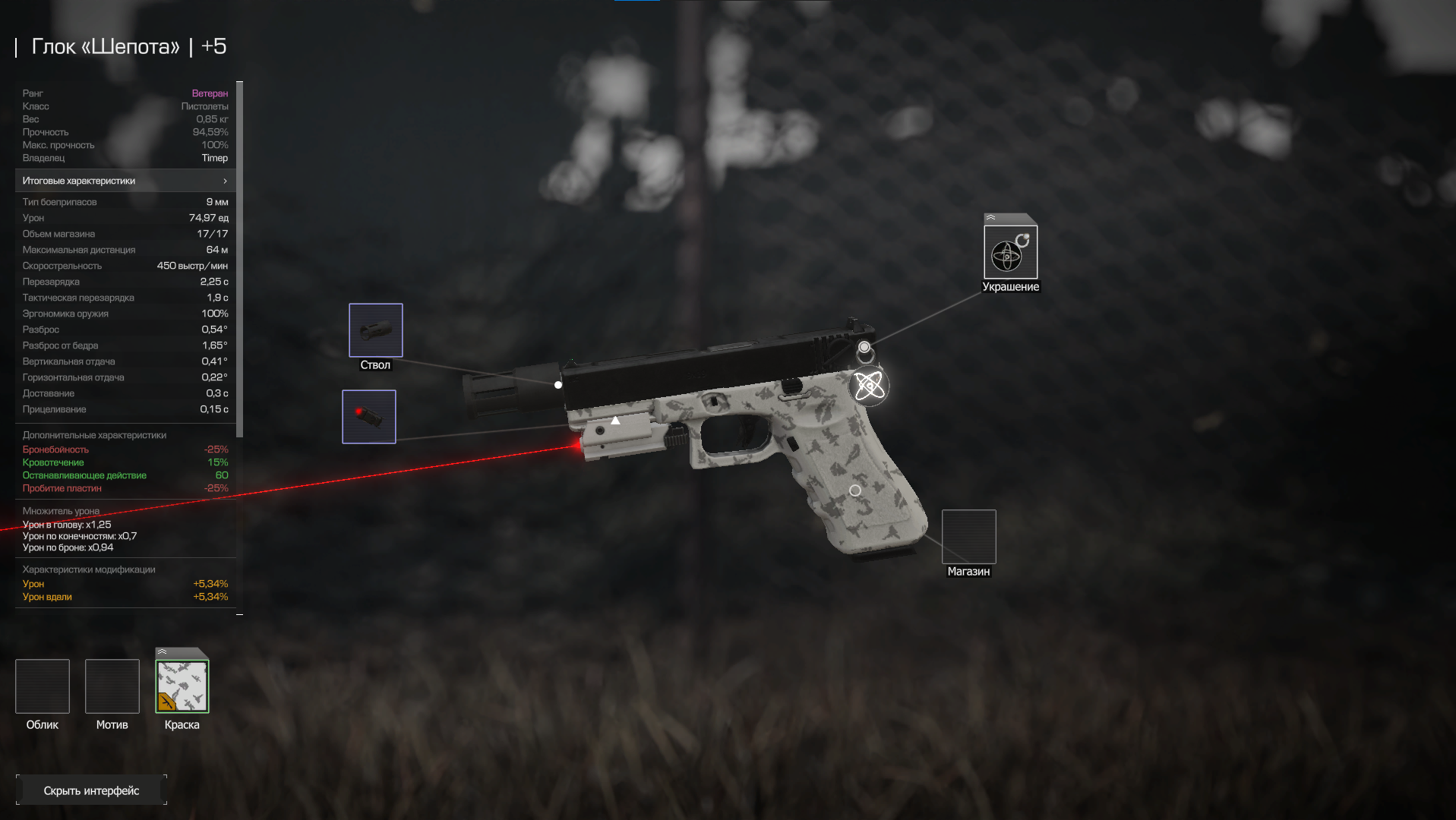Click the stats panel scrollbar
The height and width of the screenshot is (820, 1456).
pyautogui.click(x=240, y=258)
